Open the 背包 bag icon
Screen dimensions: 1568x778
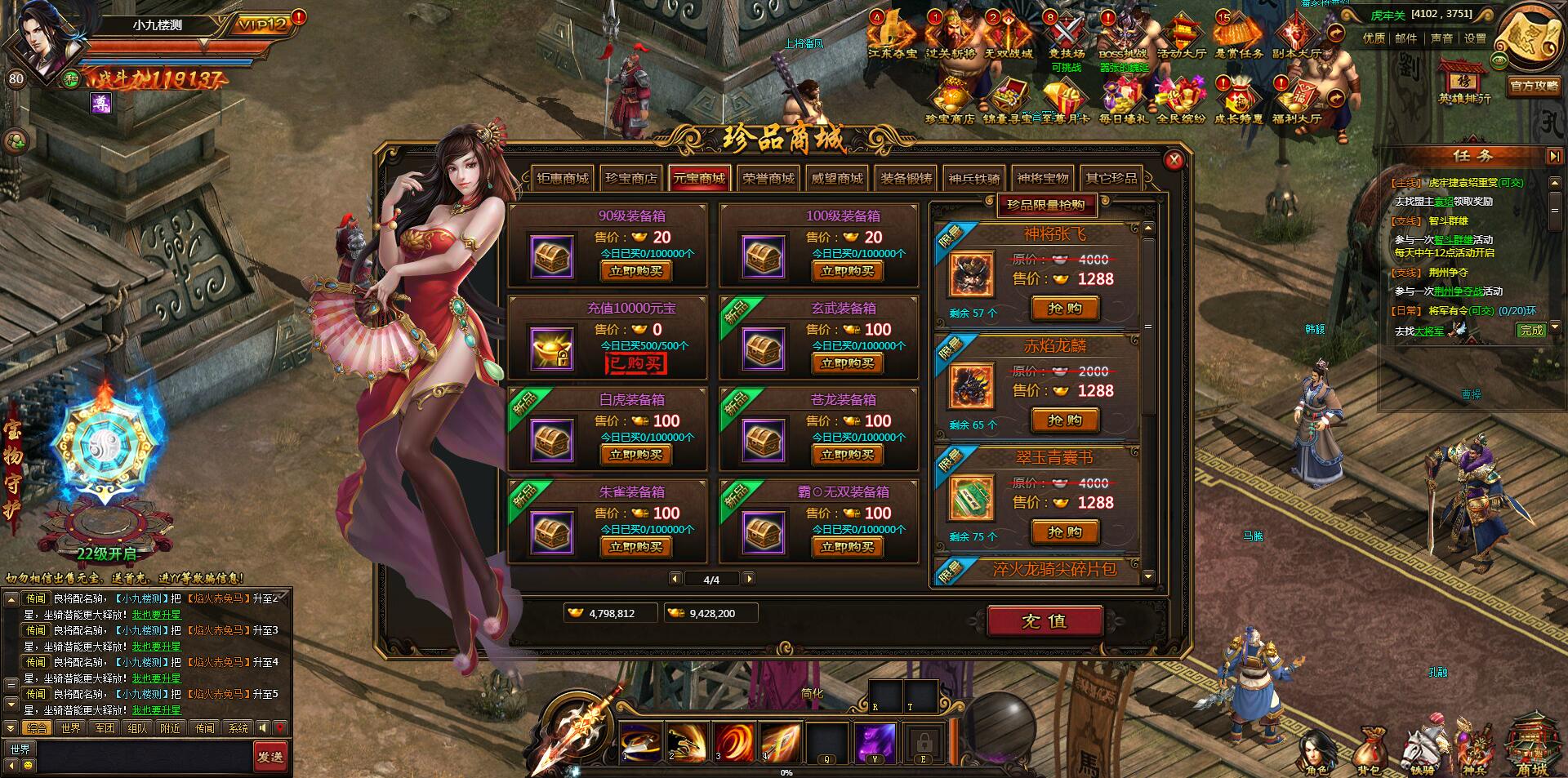(1369, 751)
